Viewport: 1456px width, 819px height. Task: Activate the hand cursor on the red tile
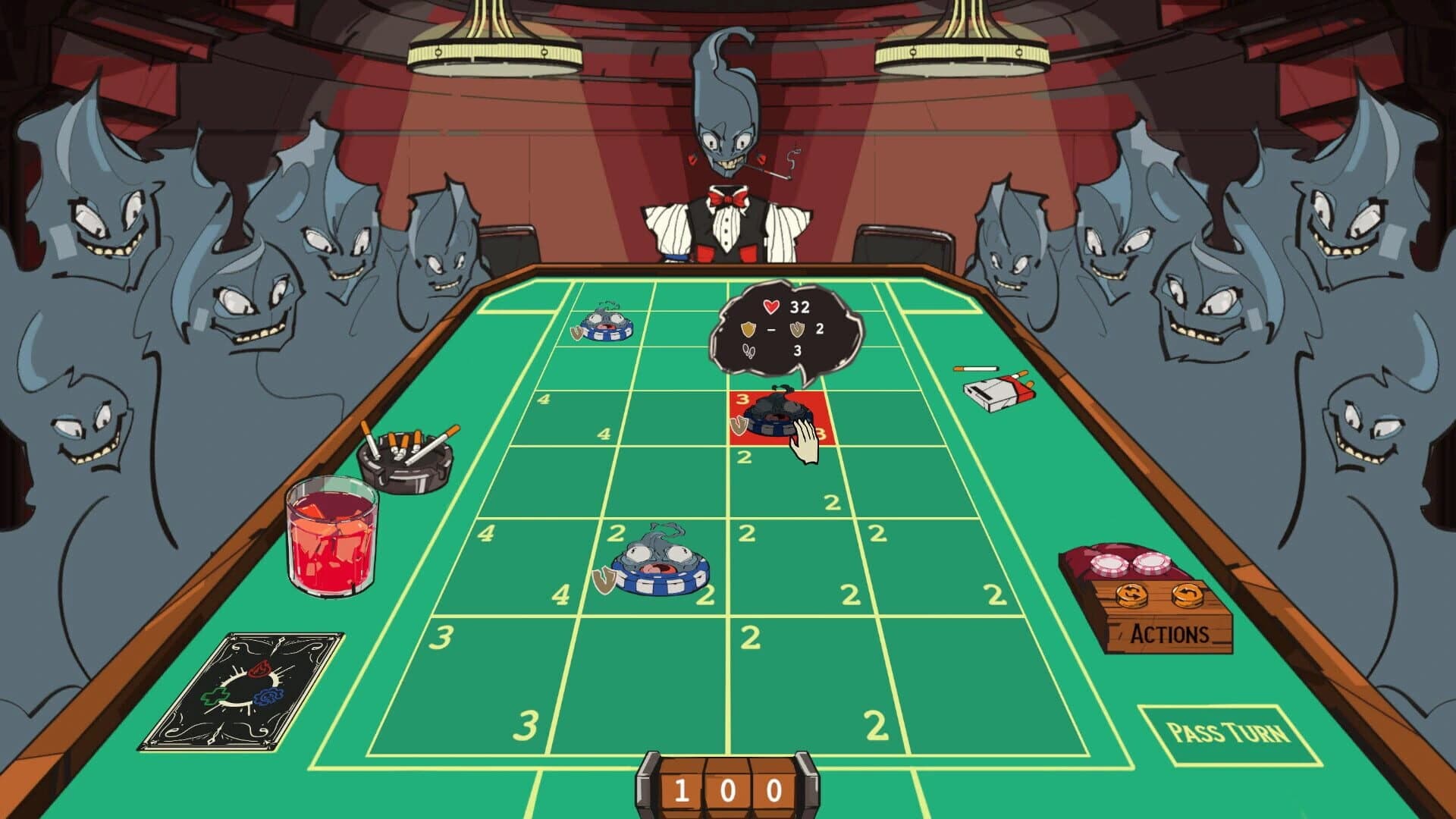[803, 444]
